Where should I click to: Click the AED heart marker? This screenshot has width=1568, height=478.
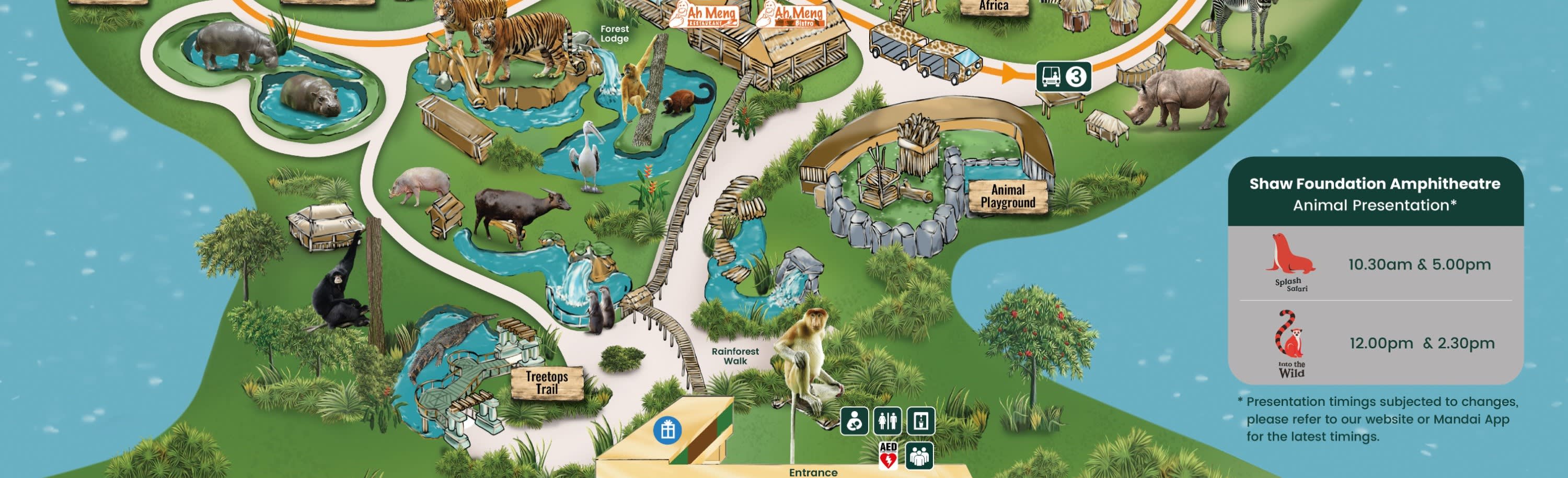pos(888,456)
